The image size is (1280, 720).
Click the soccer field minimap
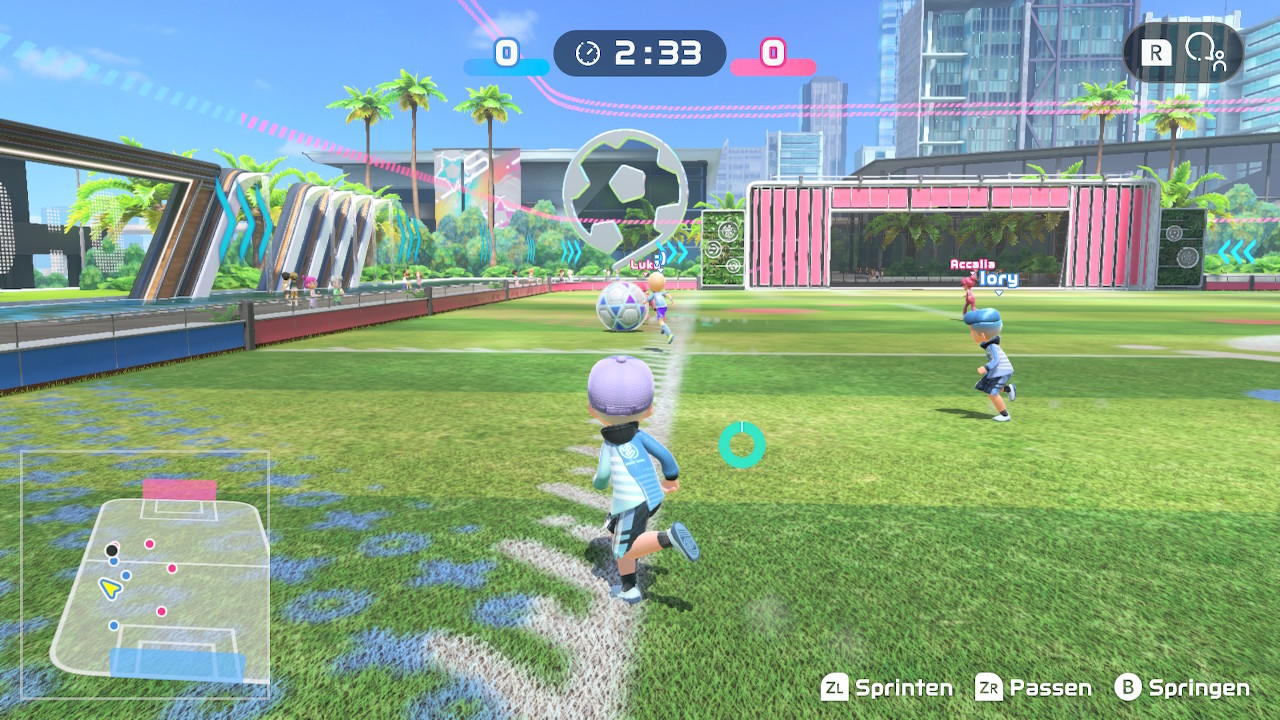(146, 574)
